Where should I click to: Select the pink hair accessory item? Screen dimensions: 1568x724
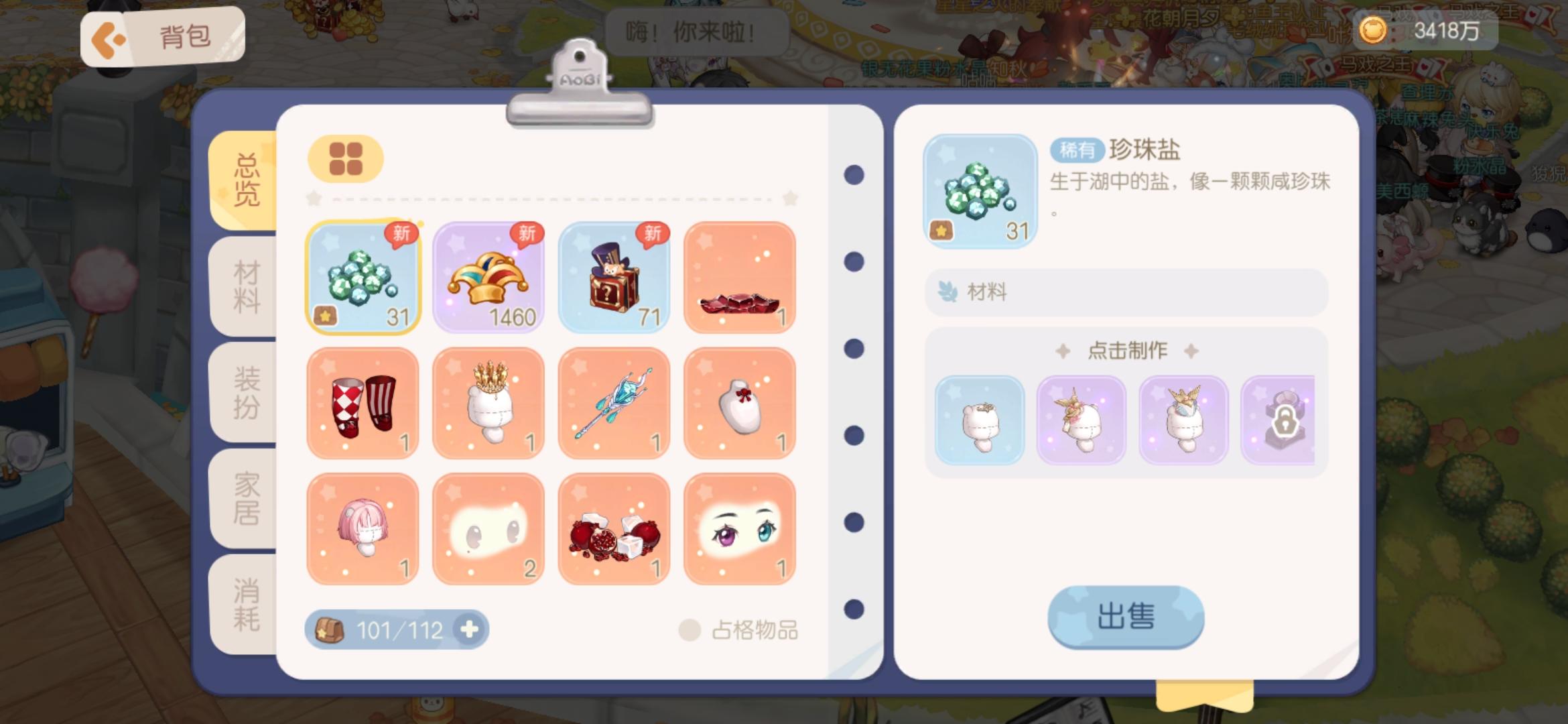(363, 529)
